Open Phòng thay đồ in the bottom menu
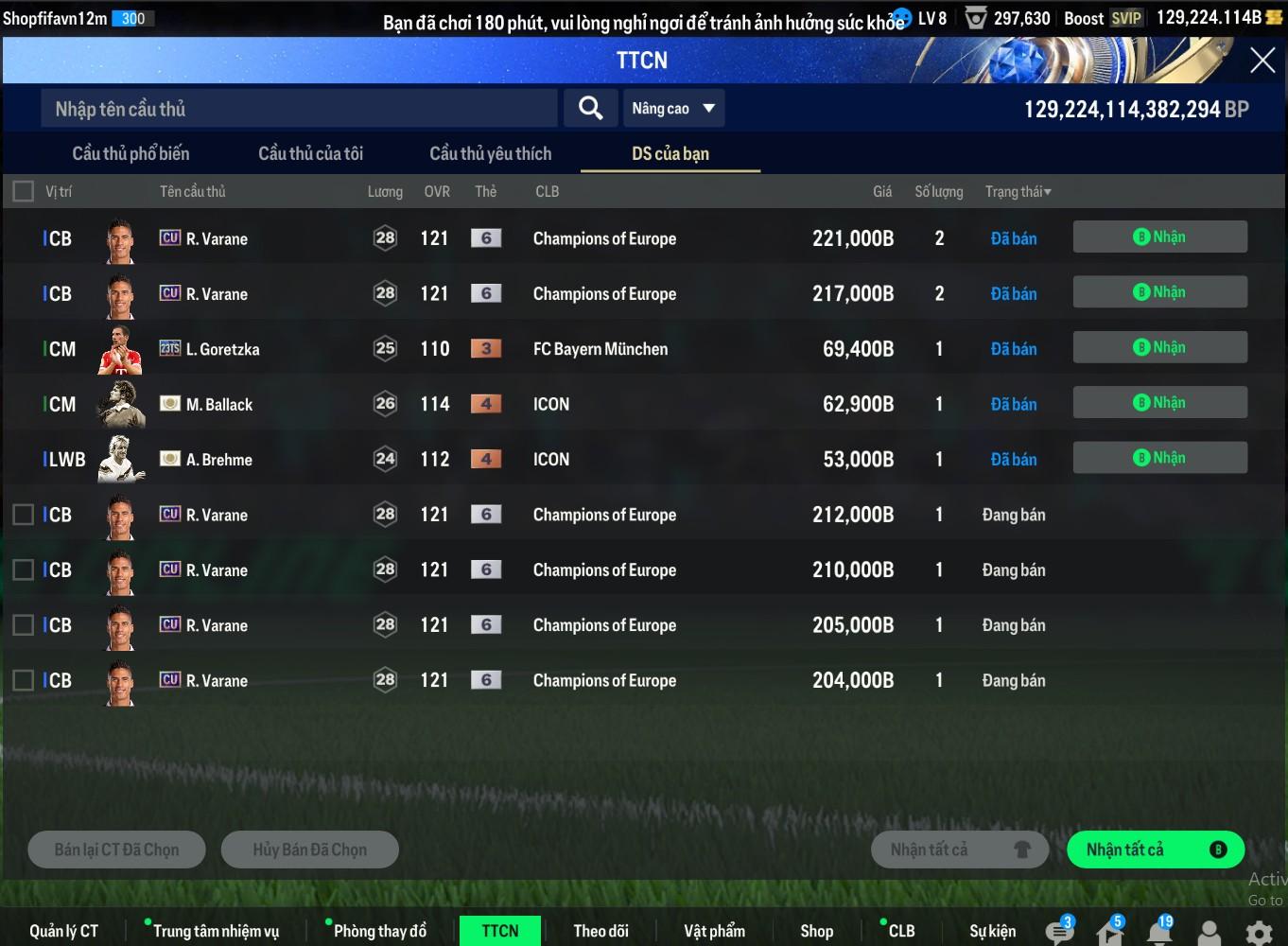This screenshot has width=1288, height=946. pyautogui.click(x=379, y=931)
